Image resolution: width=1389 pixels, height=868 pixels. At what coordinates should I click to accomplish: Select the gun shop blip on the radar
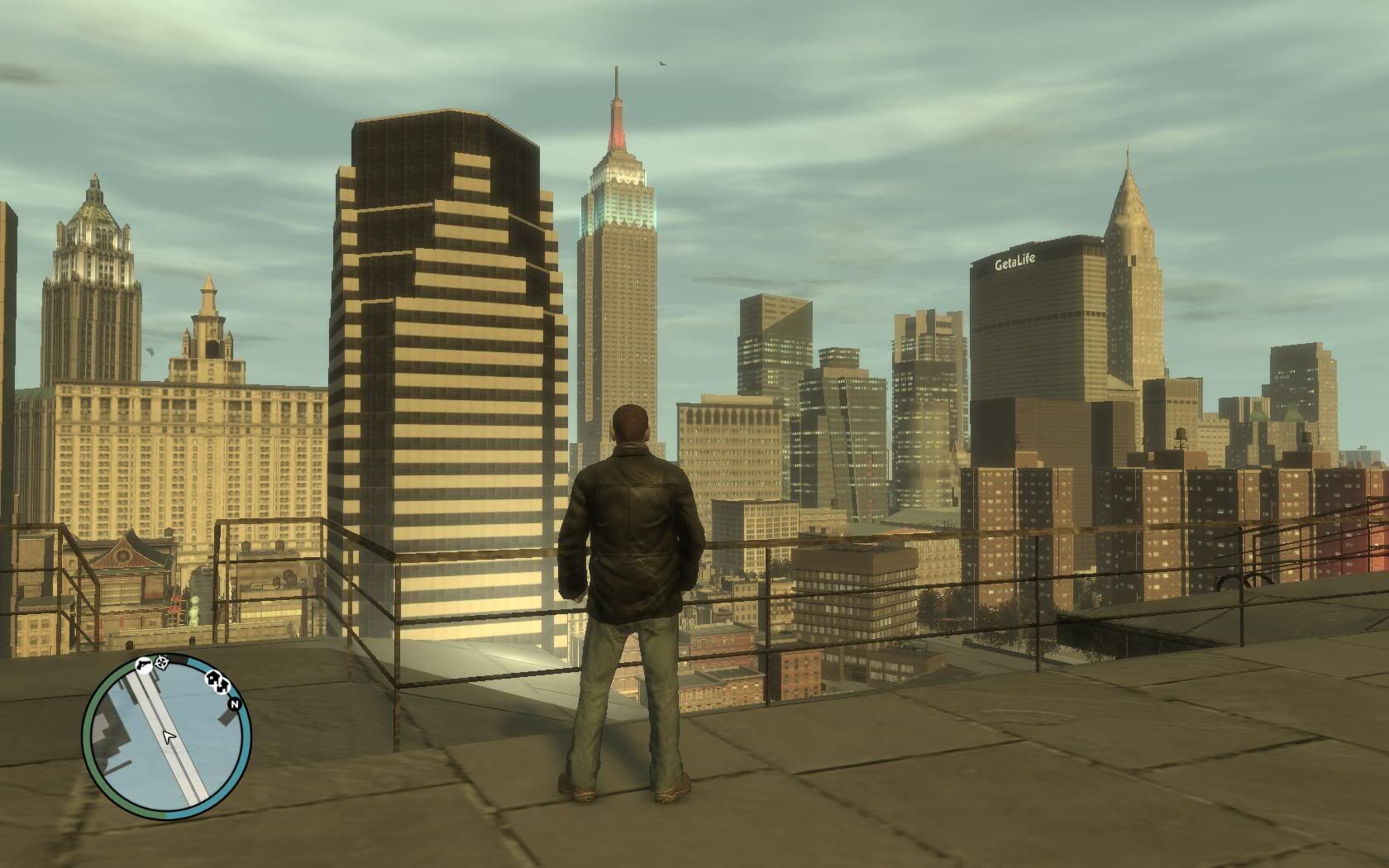pos(145,664)
